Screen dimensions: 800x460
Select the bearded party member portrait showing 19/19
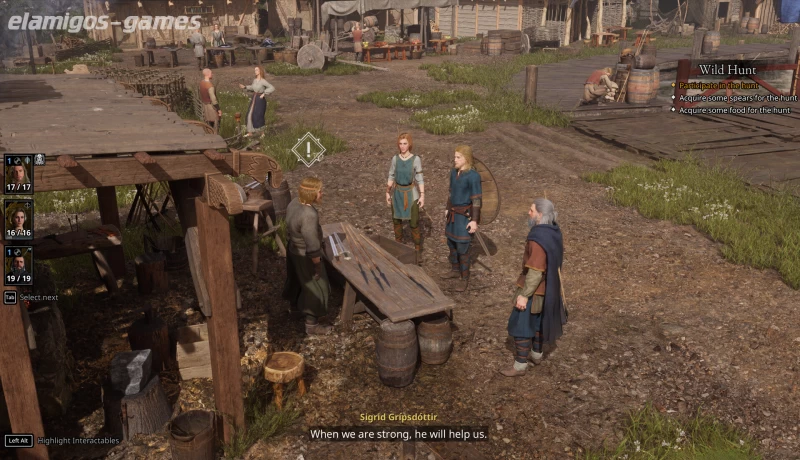pos(18,264)
